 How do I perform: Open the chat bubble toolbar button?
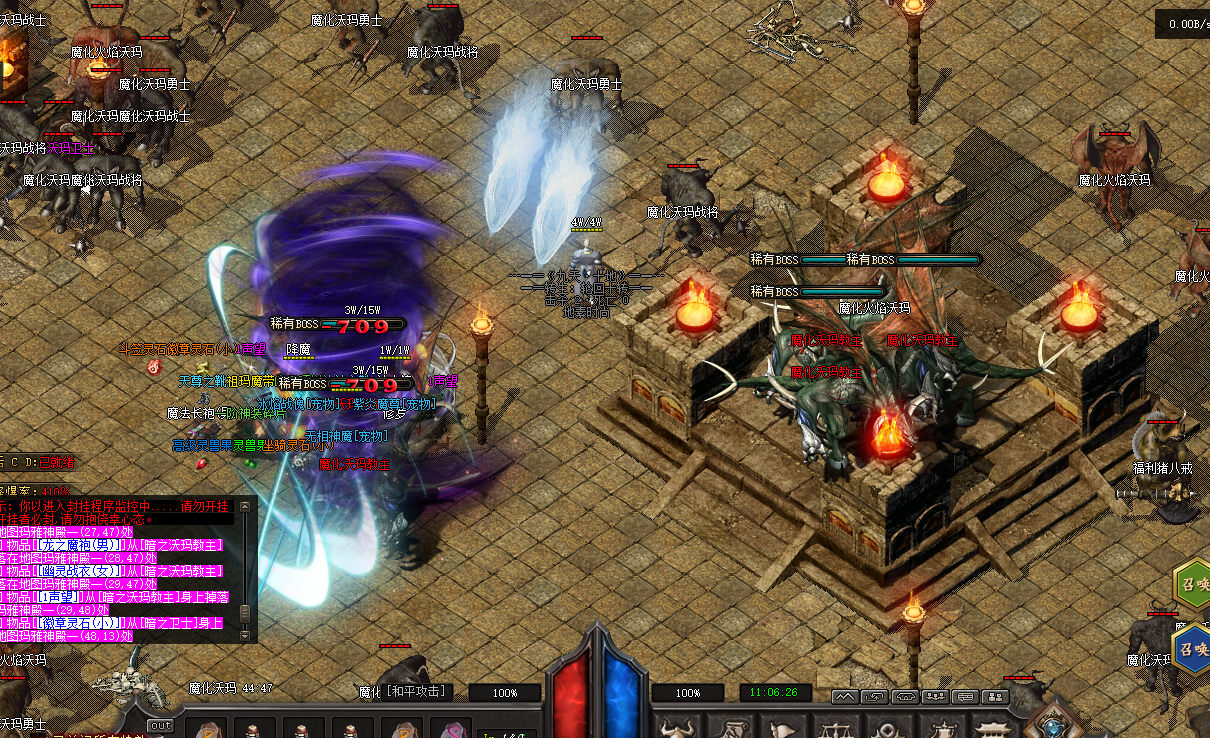click(965, 696)
